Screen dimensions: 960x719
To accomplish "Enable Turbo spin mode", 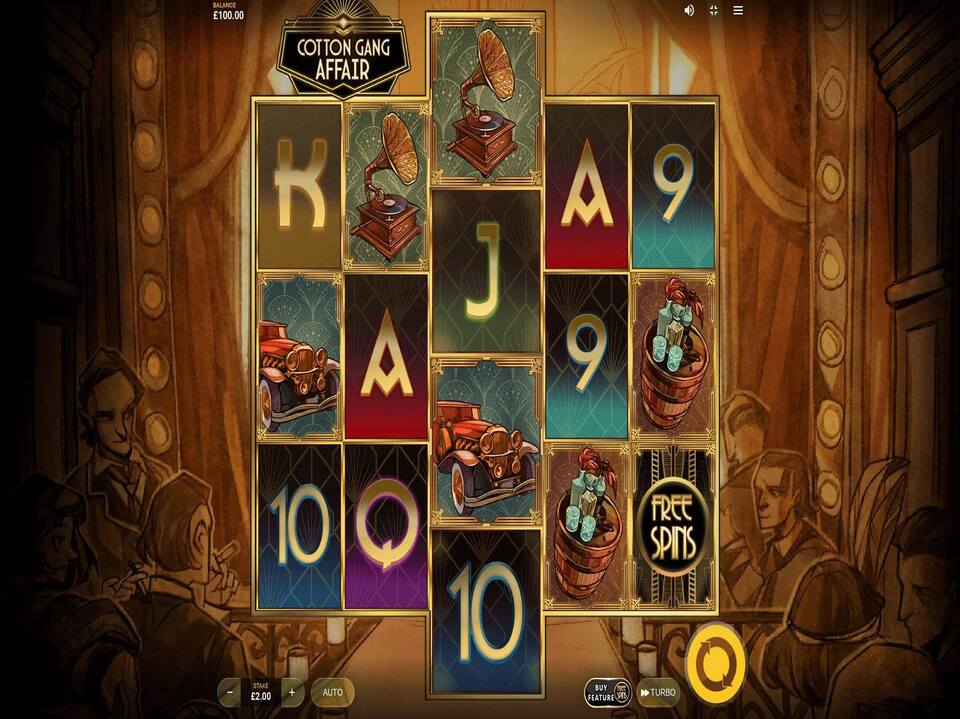I will click(x=658, y=692).
